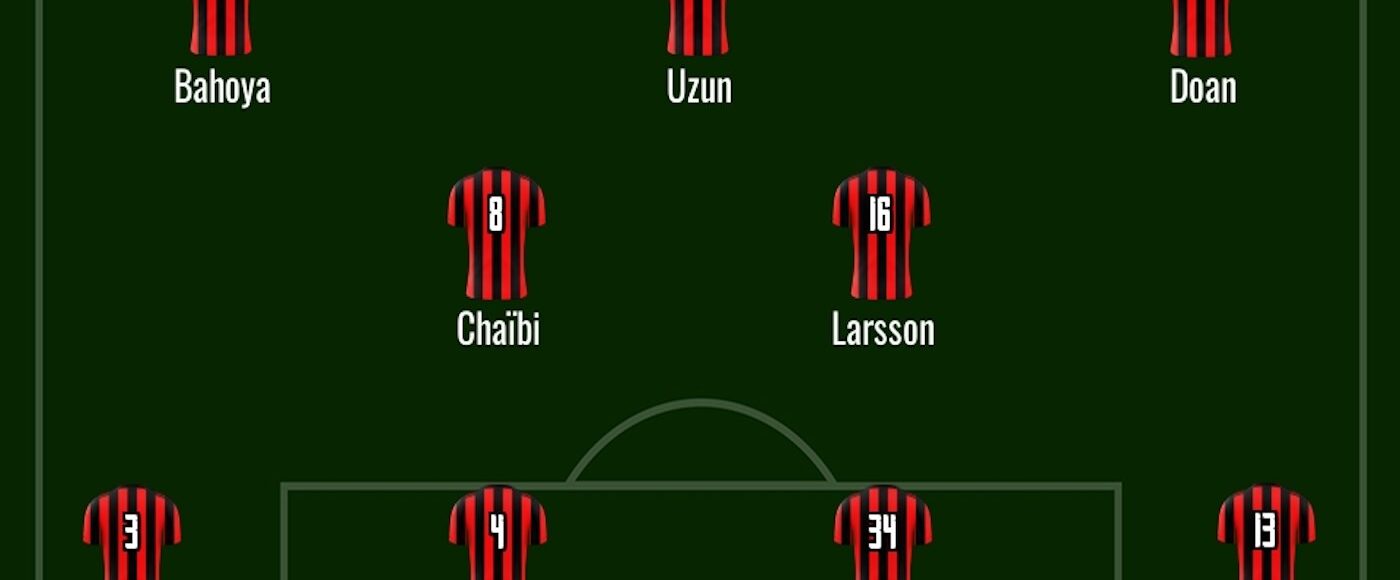
Task: Click the number 3 defender shirt
Action: (x=131, y=533)
